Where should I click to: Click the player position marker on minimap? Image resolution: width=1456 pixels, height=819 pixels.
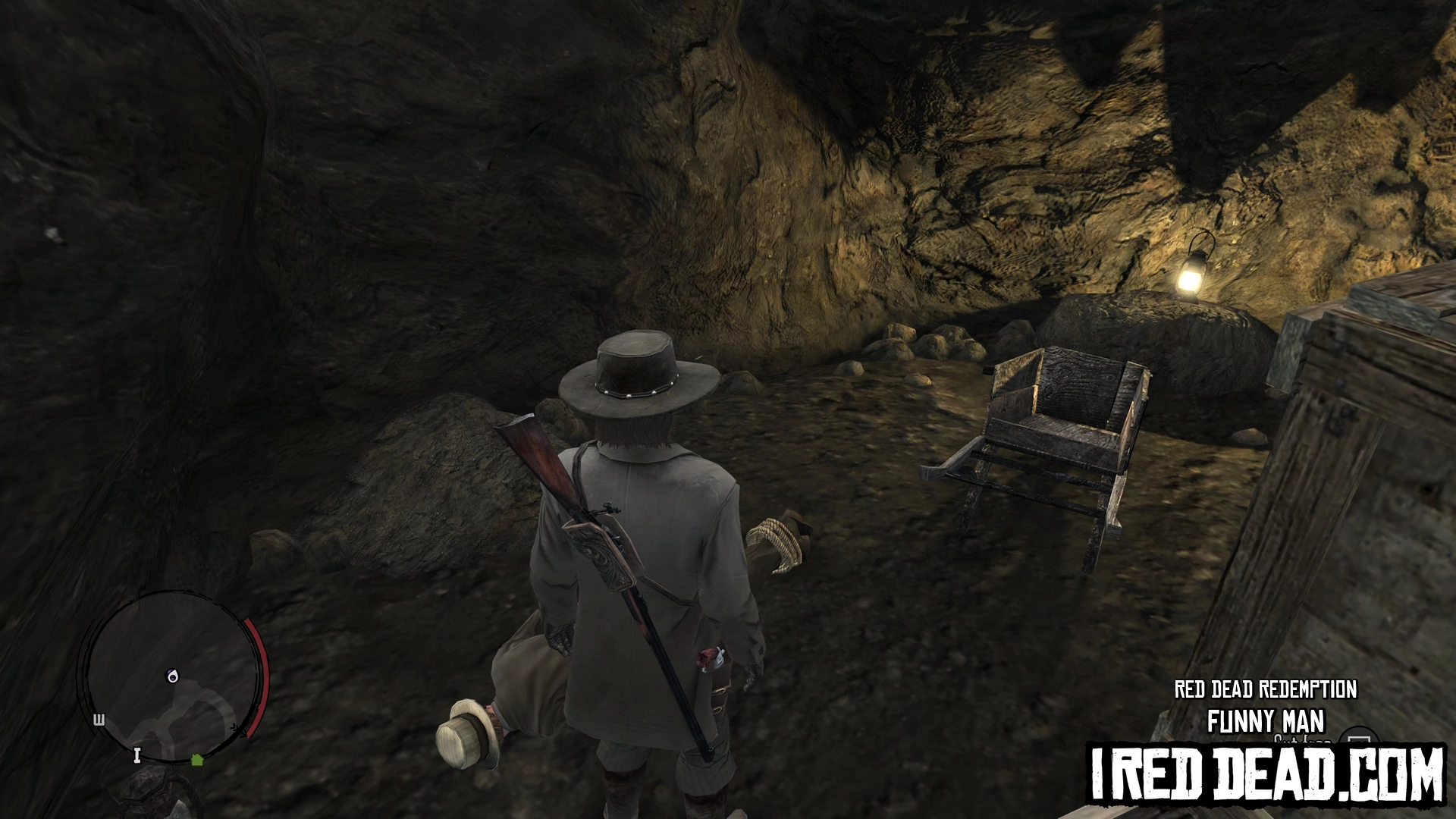(173, 676)
